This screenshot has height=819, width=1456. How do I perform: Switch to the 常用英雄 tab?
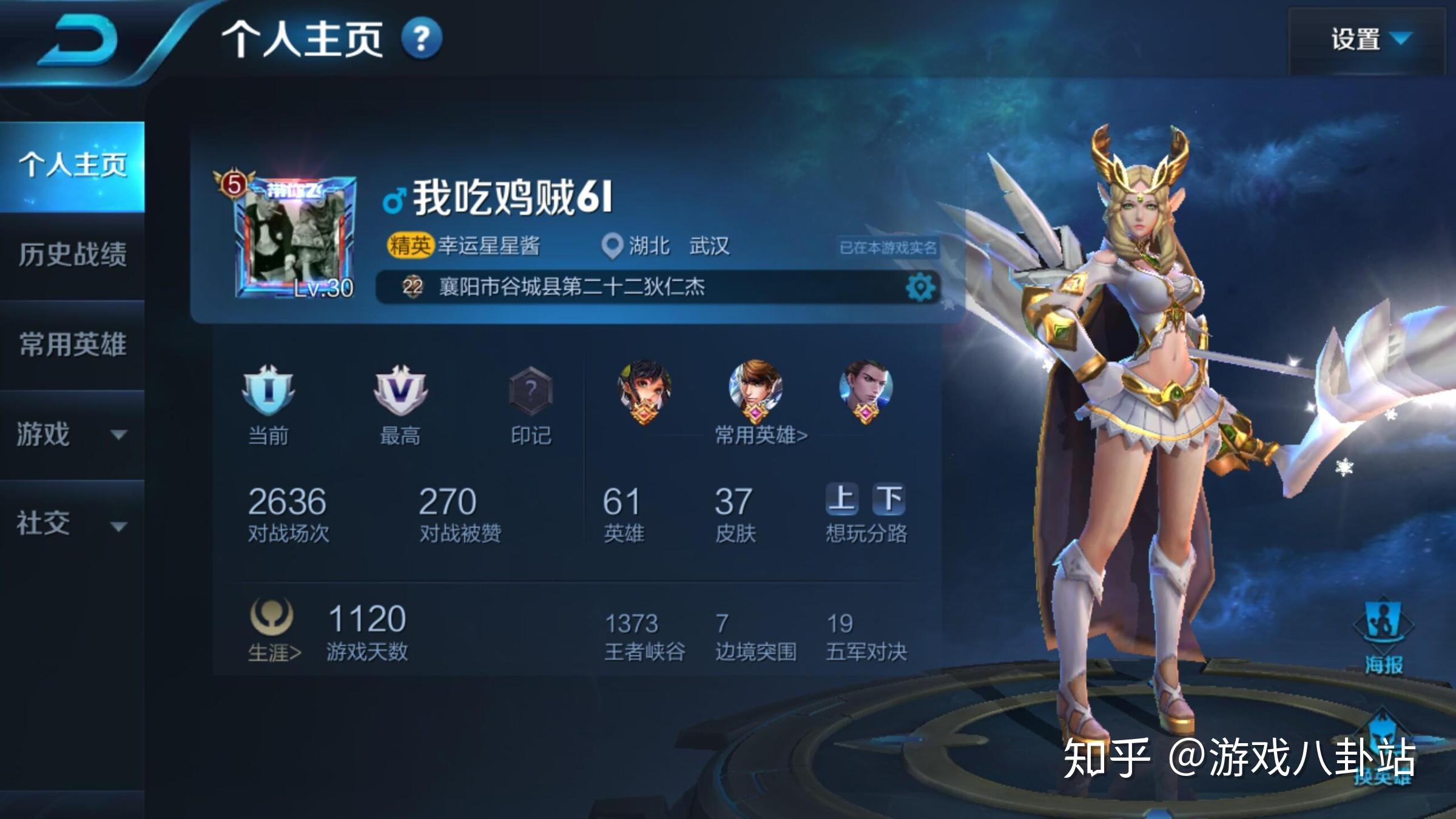tap(72, 344)
